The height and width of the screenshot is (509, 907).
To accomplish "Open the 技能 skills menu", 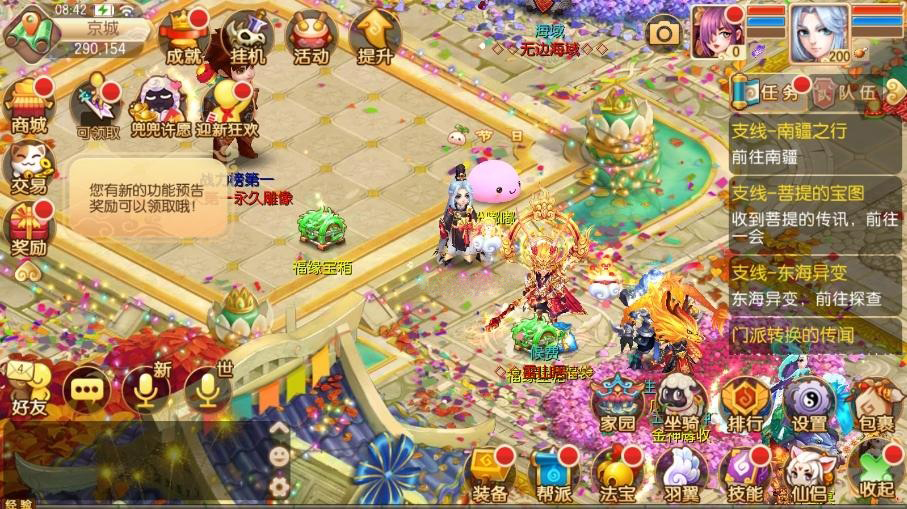I will 746,473.
